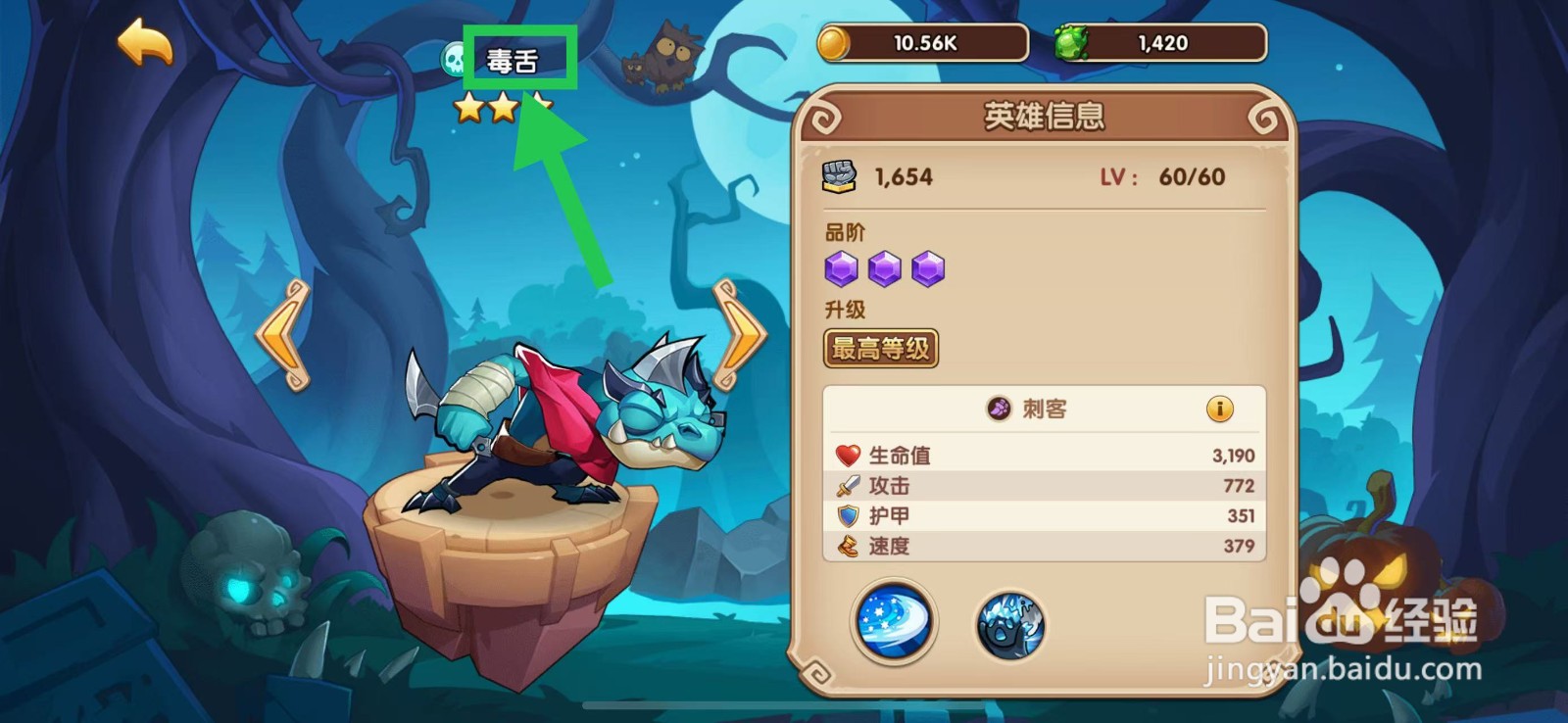Screen dimensions: 1568x723
Task: Click the power badge icon showing 1,654
Action: pos(841,174)
